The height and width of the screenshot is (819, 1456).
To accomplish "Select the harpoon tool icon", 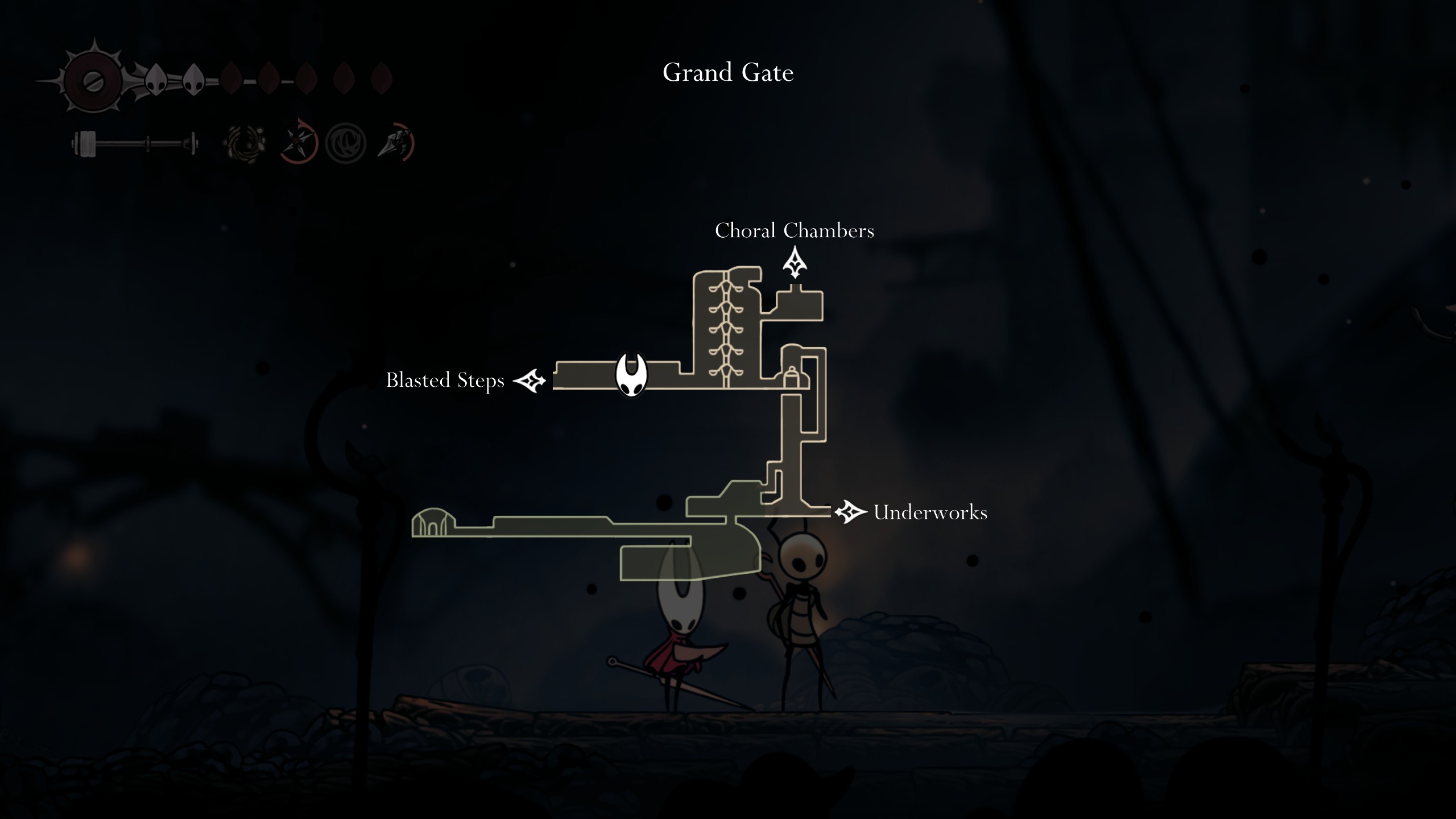I will [x=396, y=143].
